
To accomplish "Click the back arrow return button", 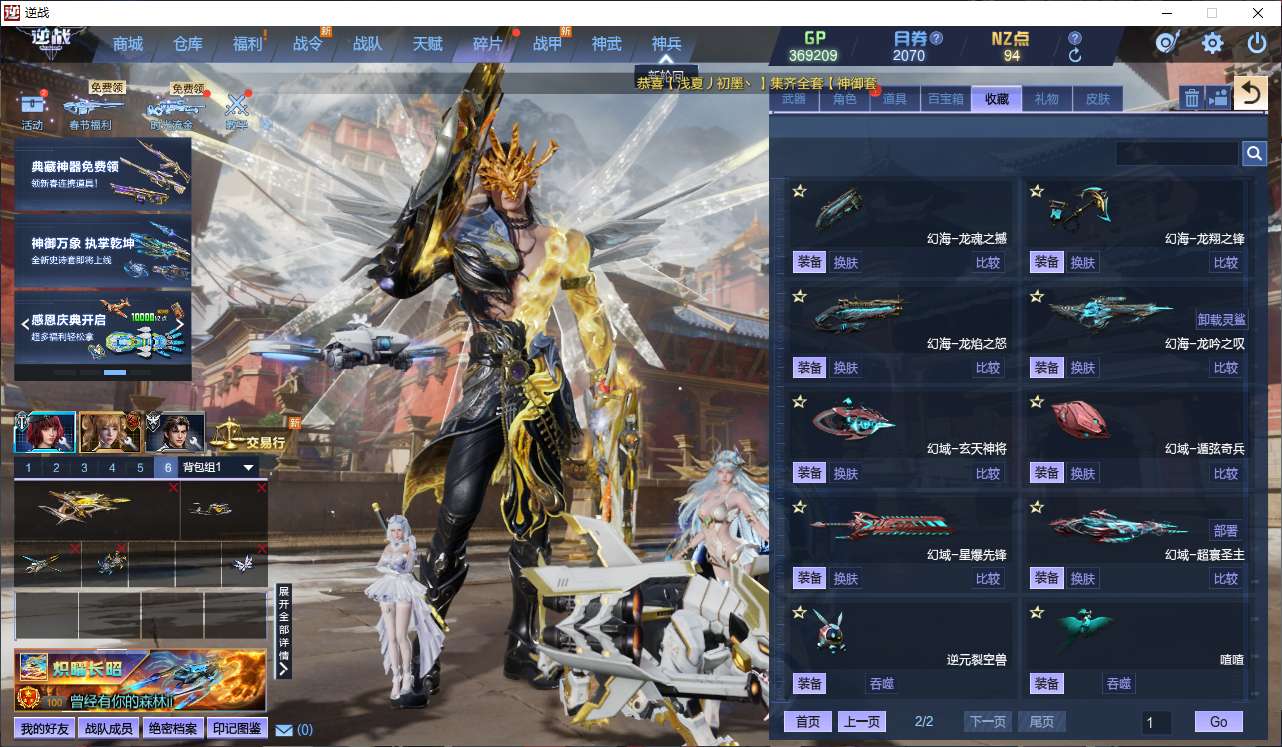I will [x=1249, y=95].
